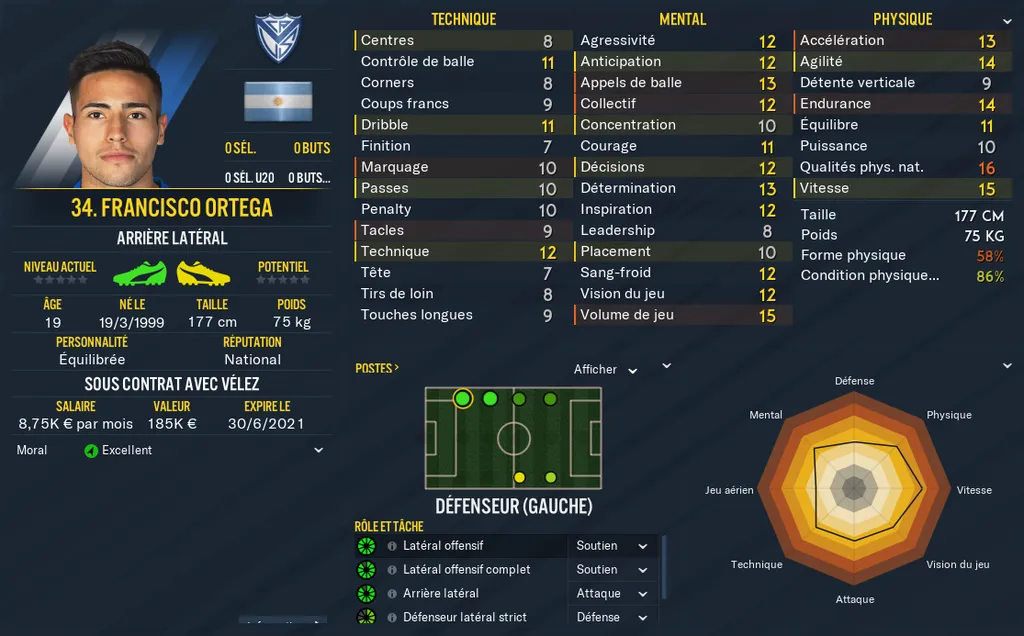This screenshot has height=636, width=1024.
Task: Open the Attaque duty dropdown
Action: [613, 594]
